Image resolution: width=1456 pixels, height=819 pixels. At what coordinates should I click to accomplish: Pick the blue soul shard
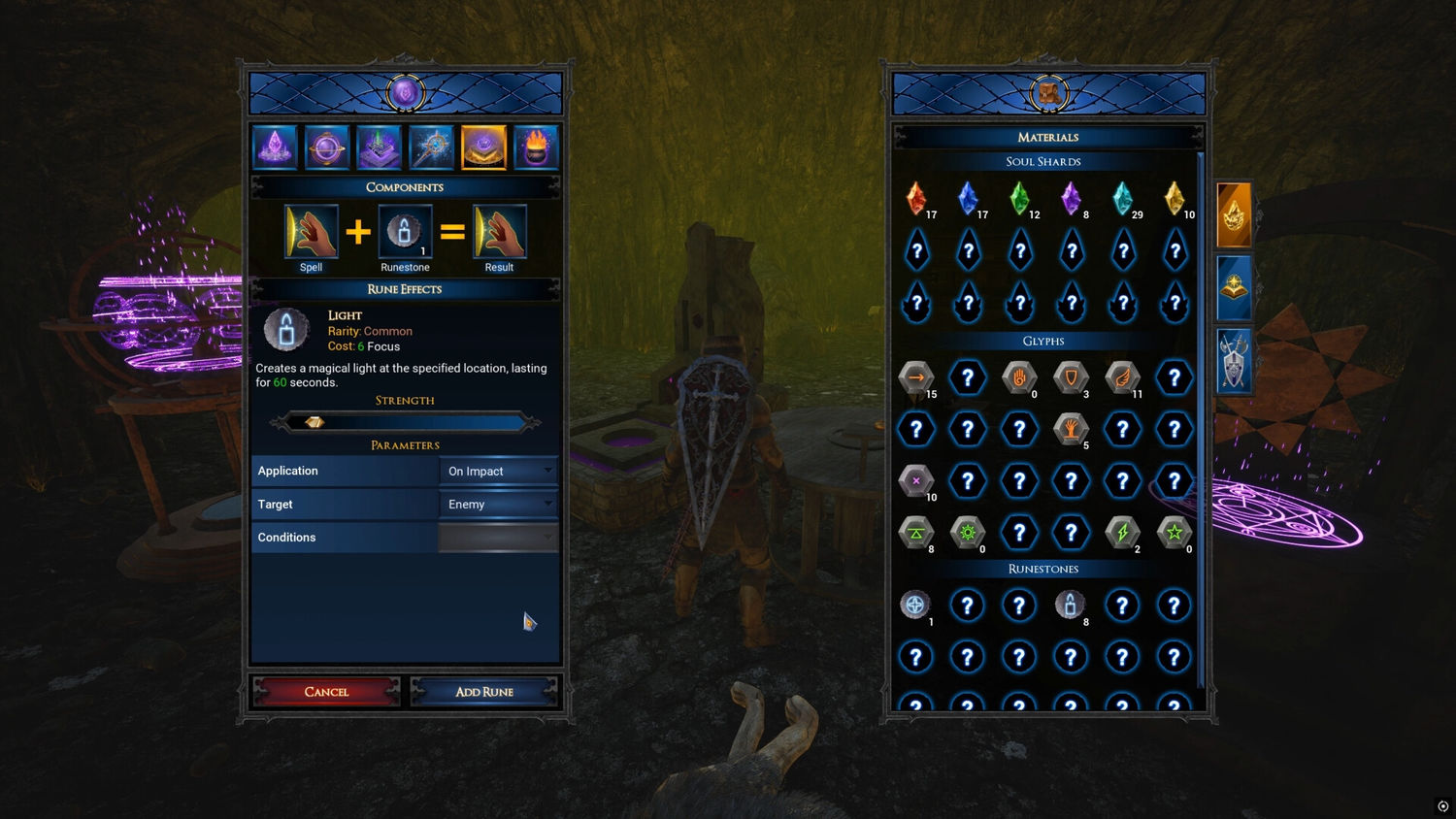(x=968, y=199)
